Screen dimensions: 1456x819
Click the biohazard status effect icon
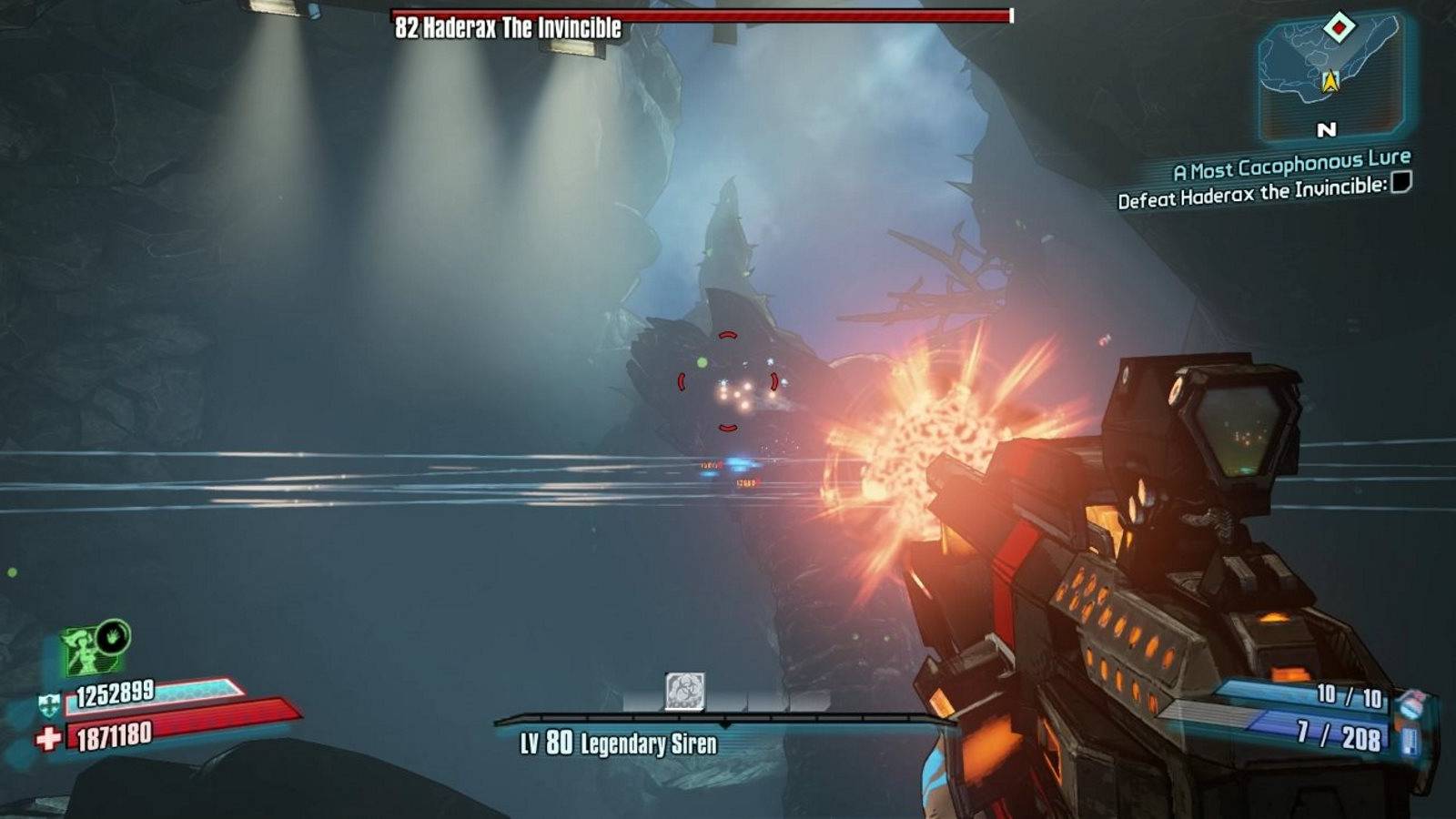[x=684, y=692]
